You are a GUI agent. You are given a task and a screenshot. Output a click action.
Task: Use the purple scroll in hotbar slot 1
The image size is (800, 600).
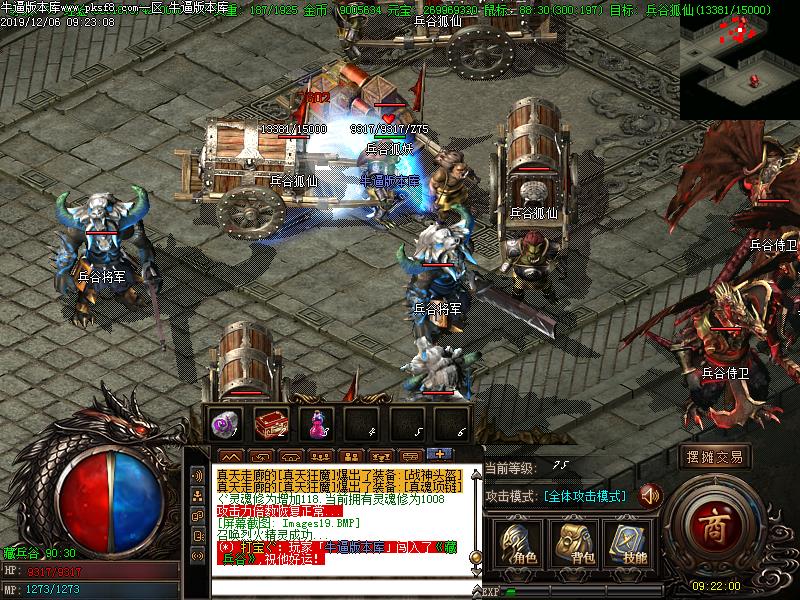coord(224,422)
